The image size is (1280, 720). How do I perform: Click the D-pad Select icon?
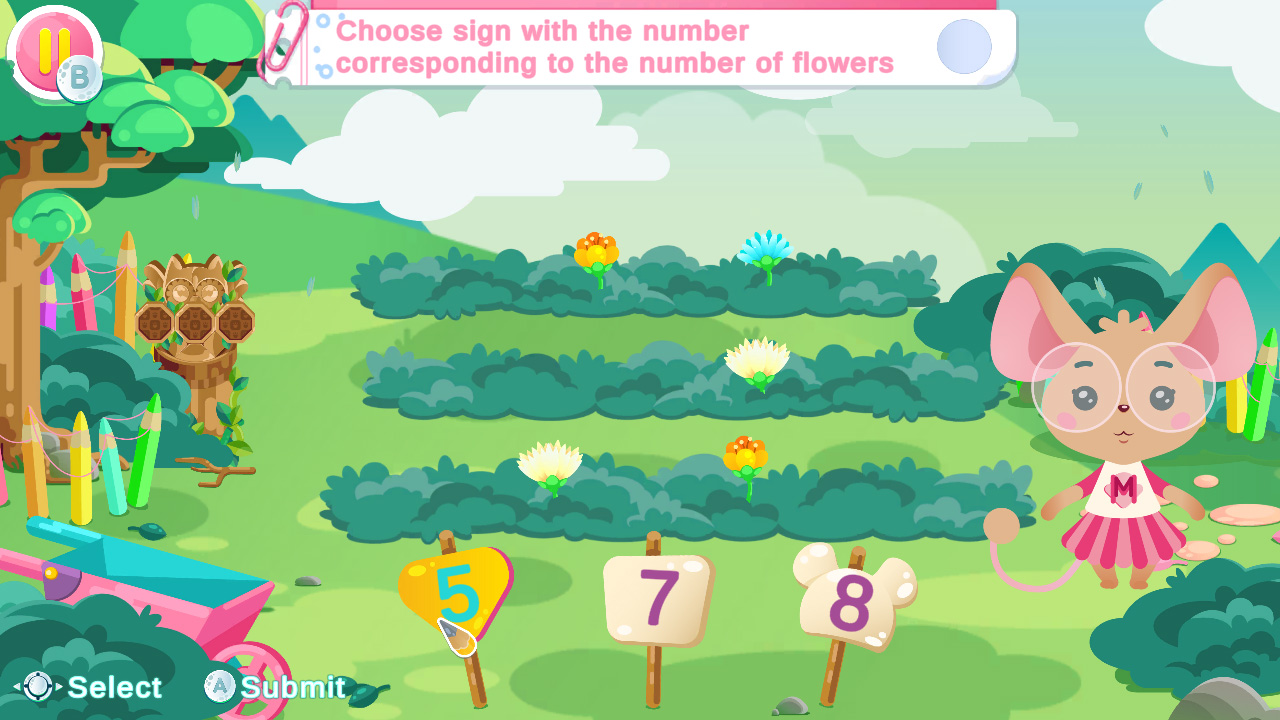[36, 687]
